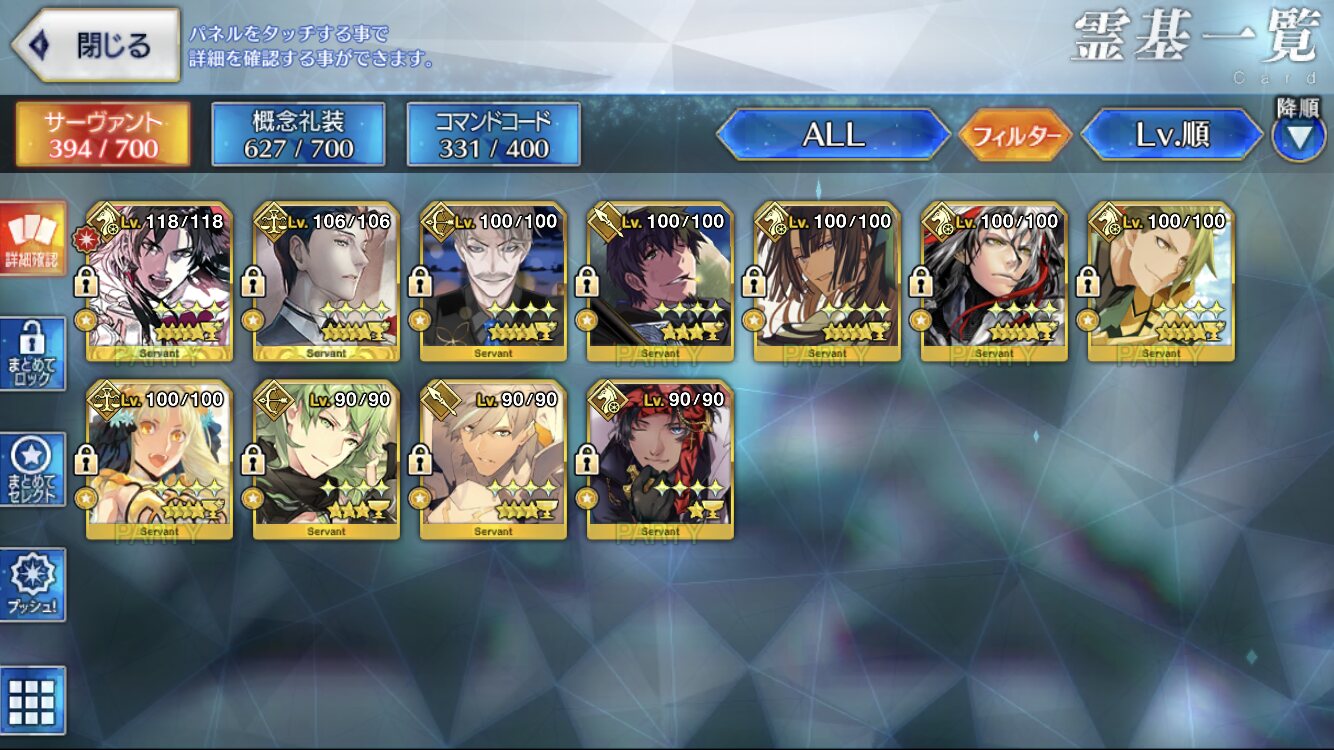The height and width of the screenshot is (750, 1334).
Task: Show the コマンドコード tab
Action: [493, 134]
